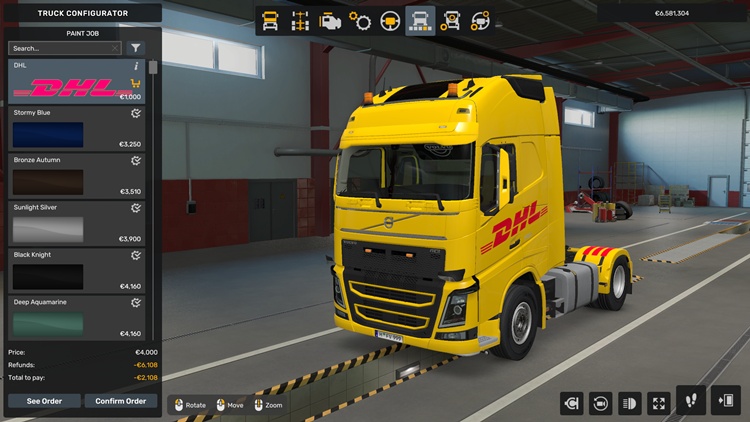Show DHL paint job info
The image size is (750, 422).
[x=136, y=66]
